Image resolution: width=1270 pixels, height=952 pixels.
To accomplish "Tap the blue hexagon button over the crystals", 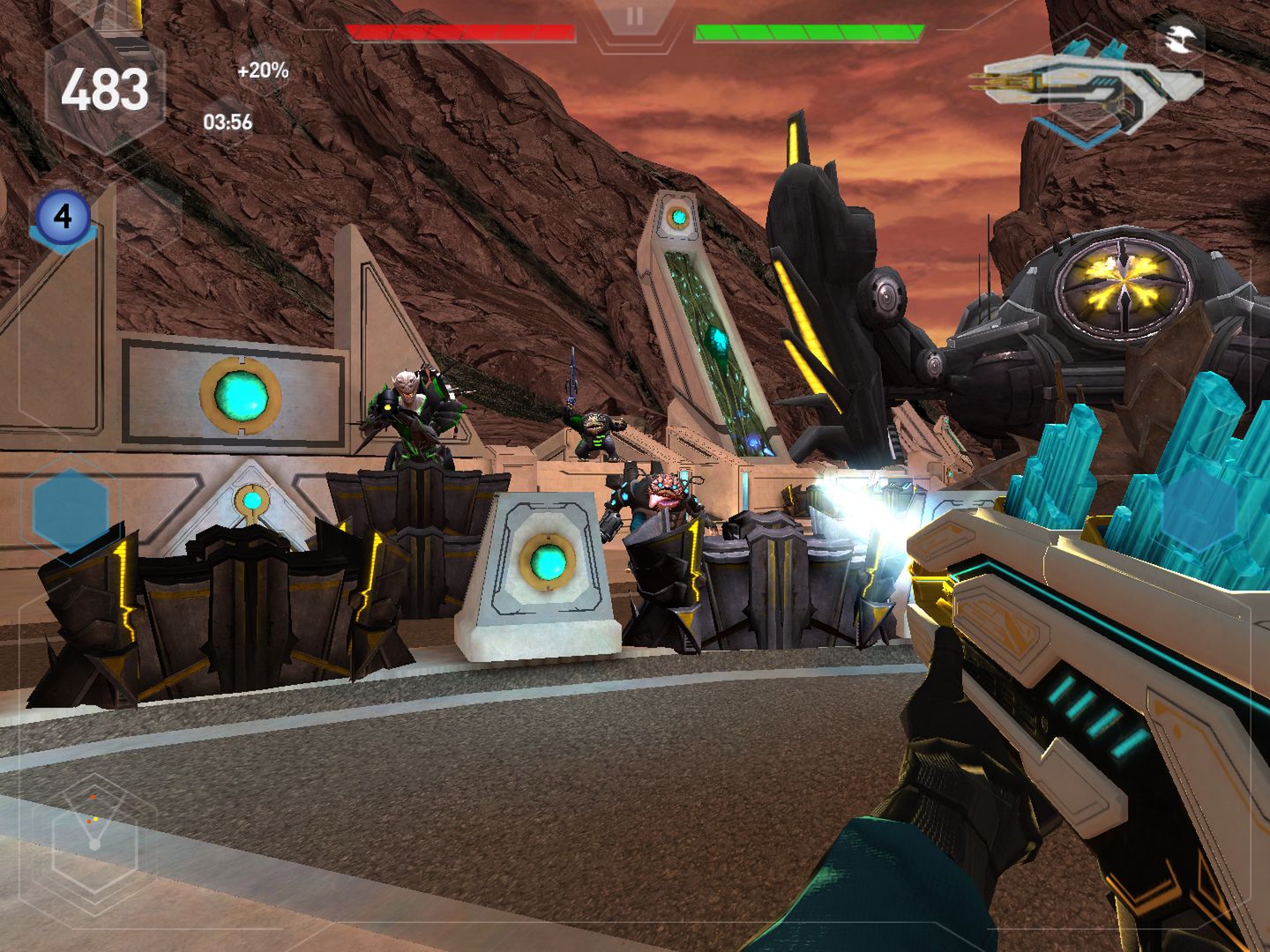I will tap(1199, 509).
